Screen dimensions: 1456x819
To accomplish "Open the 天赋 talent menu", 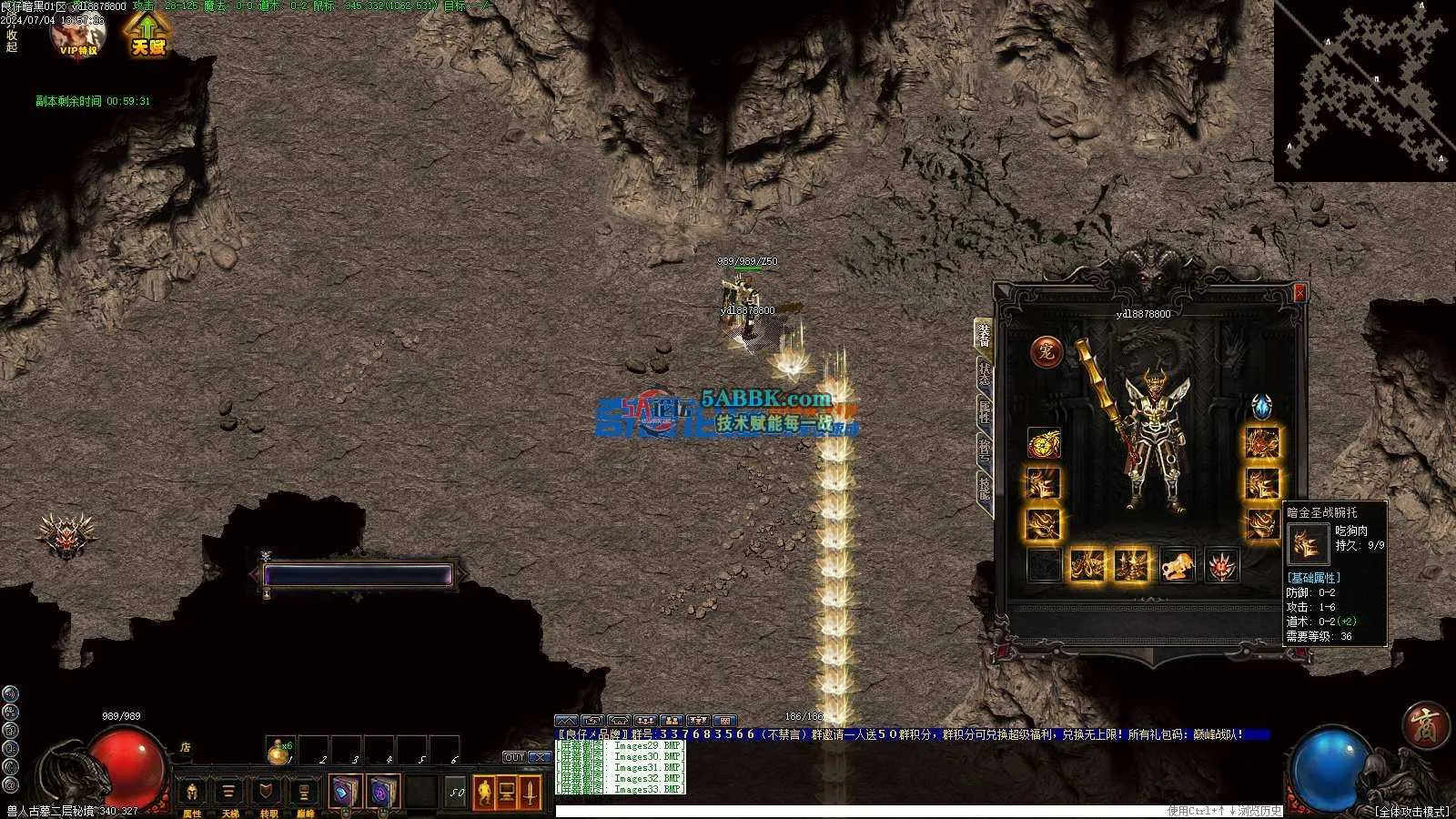I will [147, 34].
